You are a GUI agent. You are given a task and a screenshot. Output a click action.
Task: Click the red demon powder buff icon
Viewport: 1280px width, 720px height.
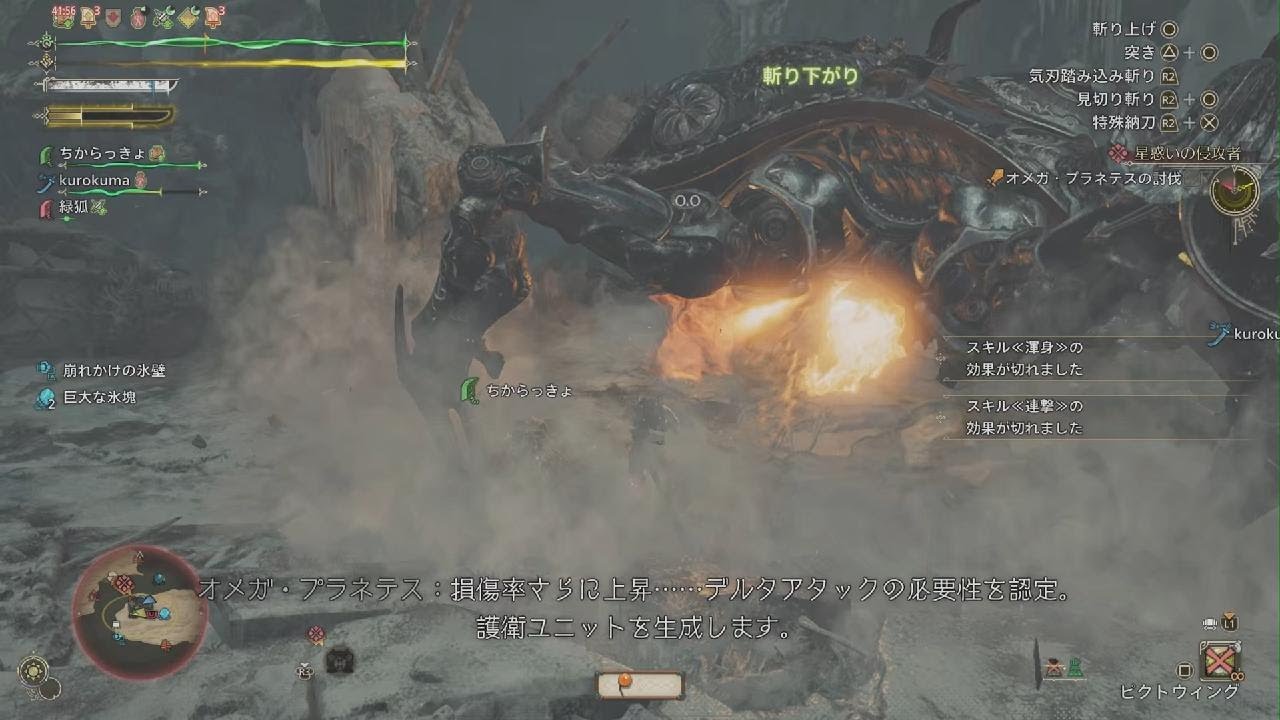[x=138, y=15]
